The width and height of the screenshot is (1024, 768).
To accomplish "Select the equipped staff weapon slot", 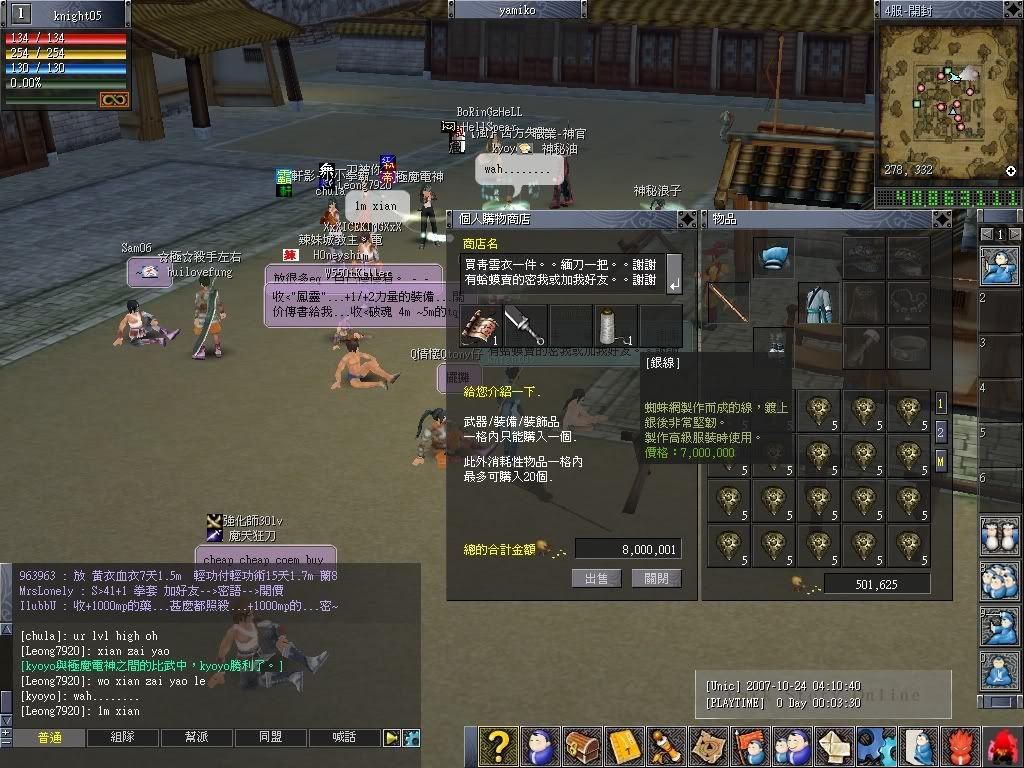I will [729, 302].
